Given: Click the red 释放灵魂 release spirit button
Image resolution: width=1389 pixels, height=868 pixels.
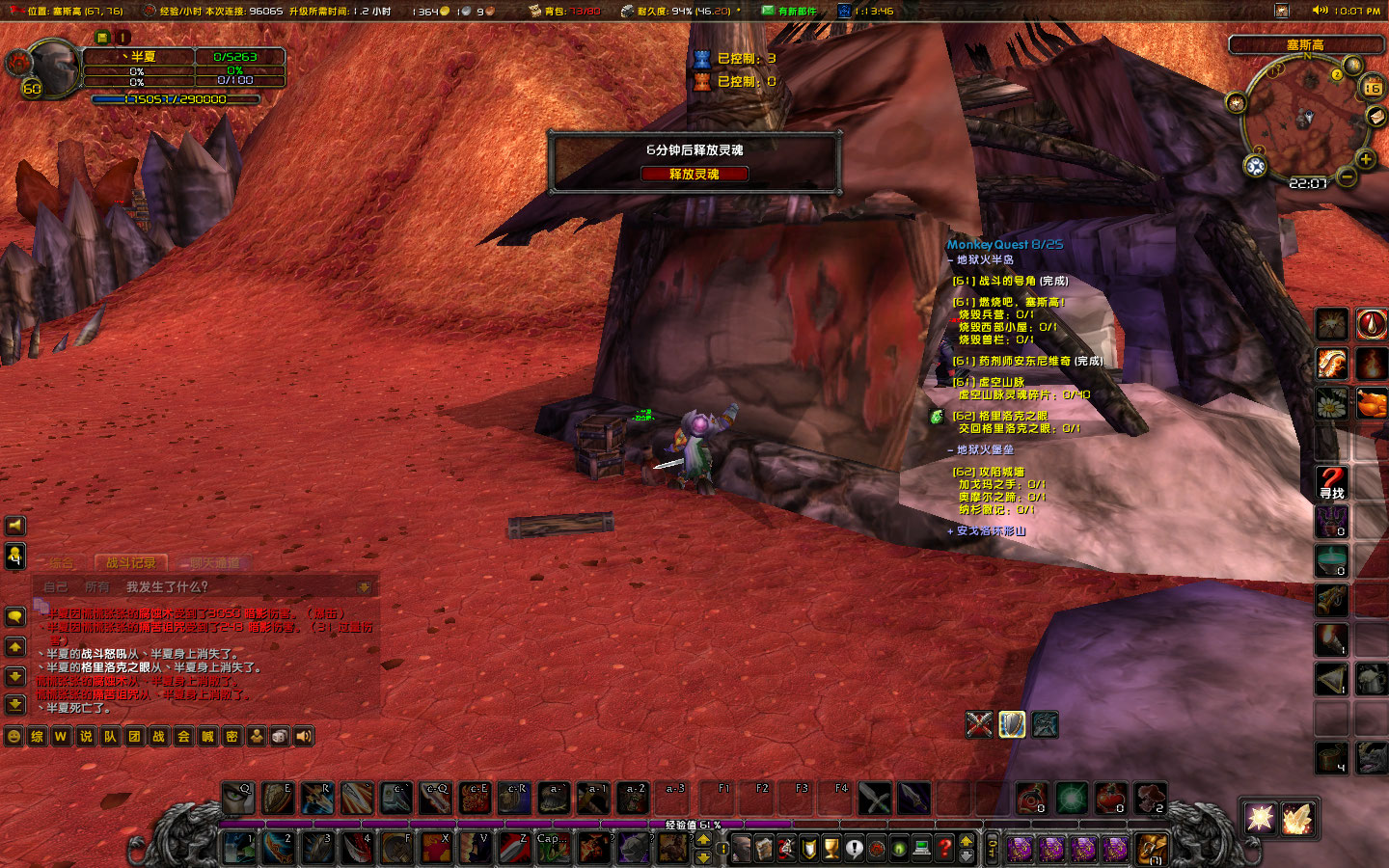Looking at the screenshot, I should tap(694, 174).
